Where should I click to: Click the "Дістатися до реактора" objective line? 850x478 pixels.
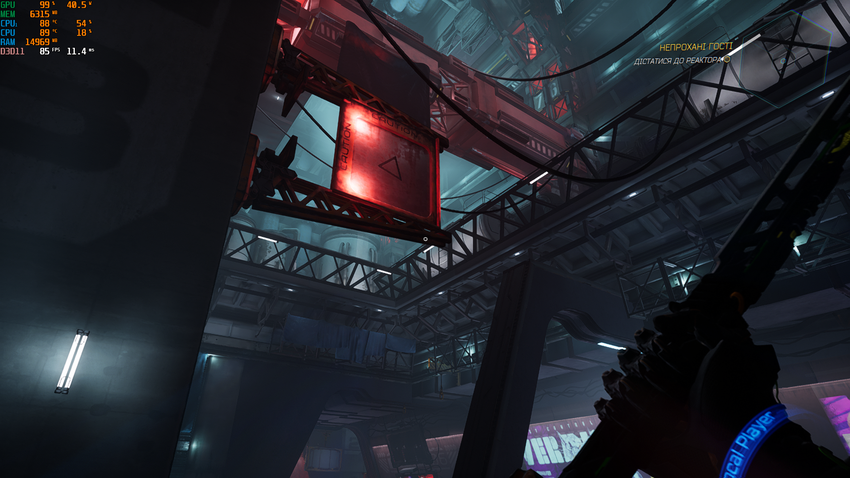[x=678, y=61]
